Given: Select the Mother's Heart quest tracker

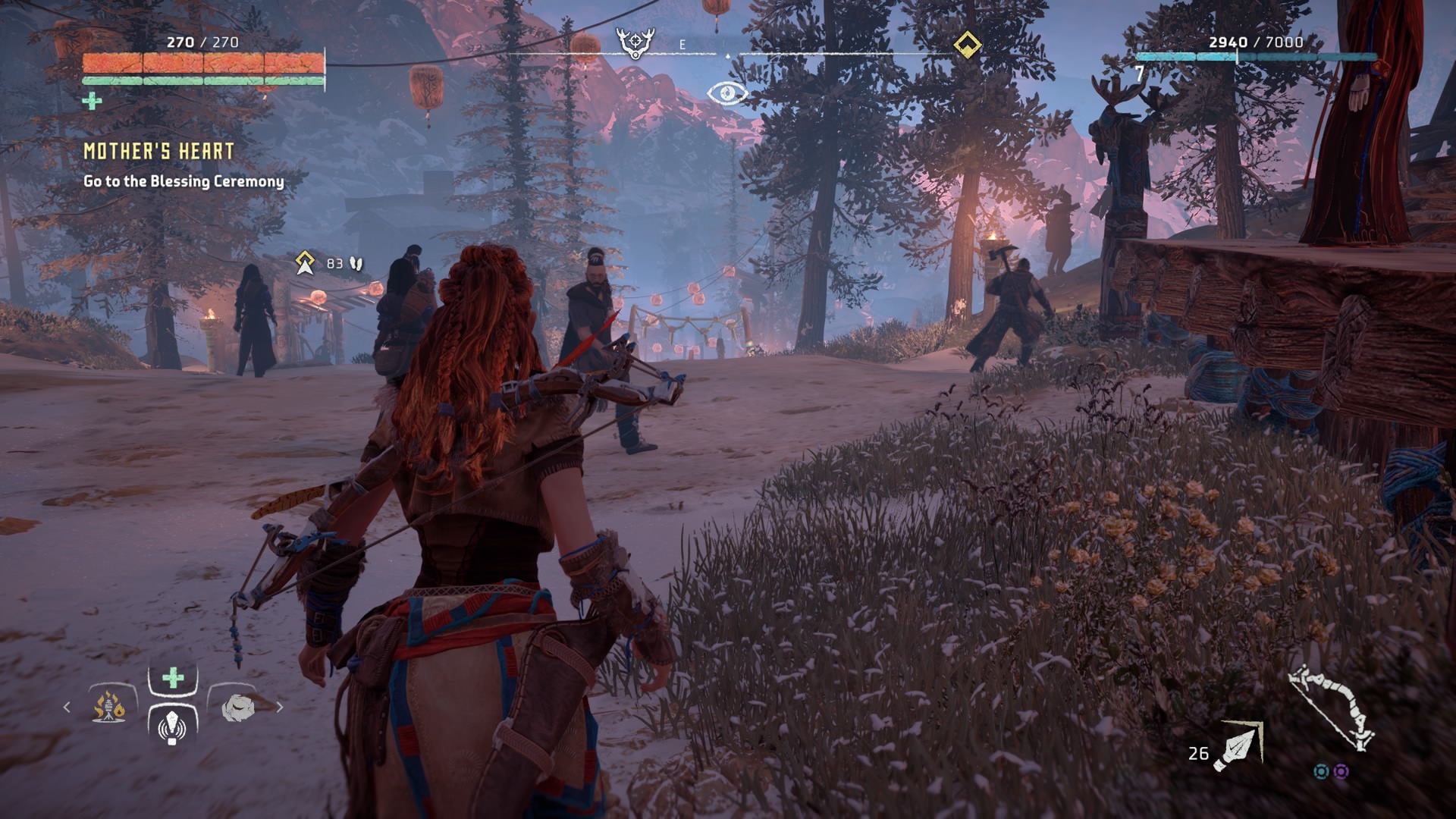Looking at the screenshot, I should 158,152.
